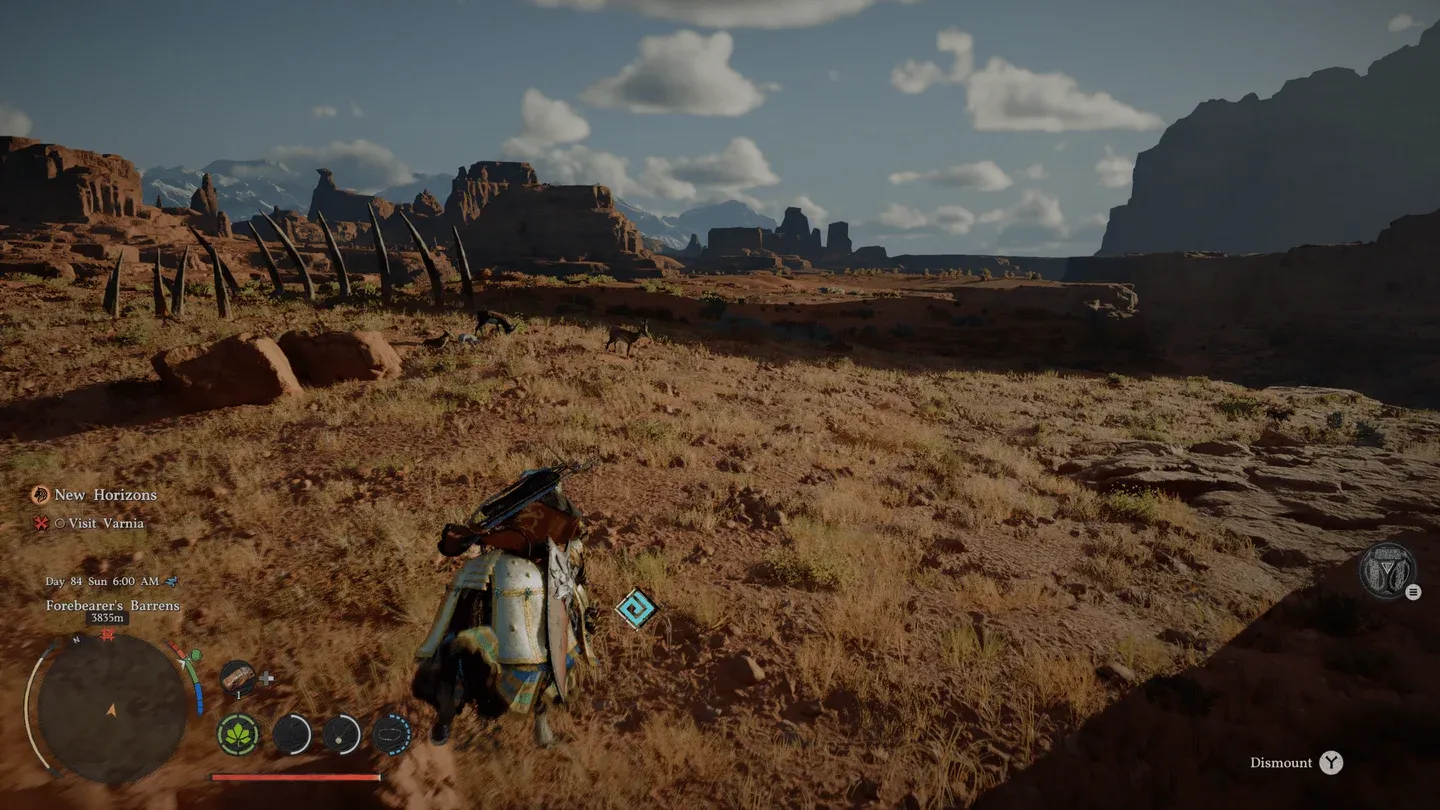Select the red quest marker on the minimap edge
Screen dimensions: 1440x810
(107, 634)
